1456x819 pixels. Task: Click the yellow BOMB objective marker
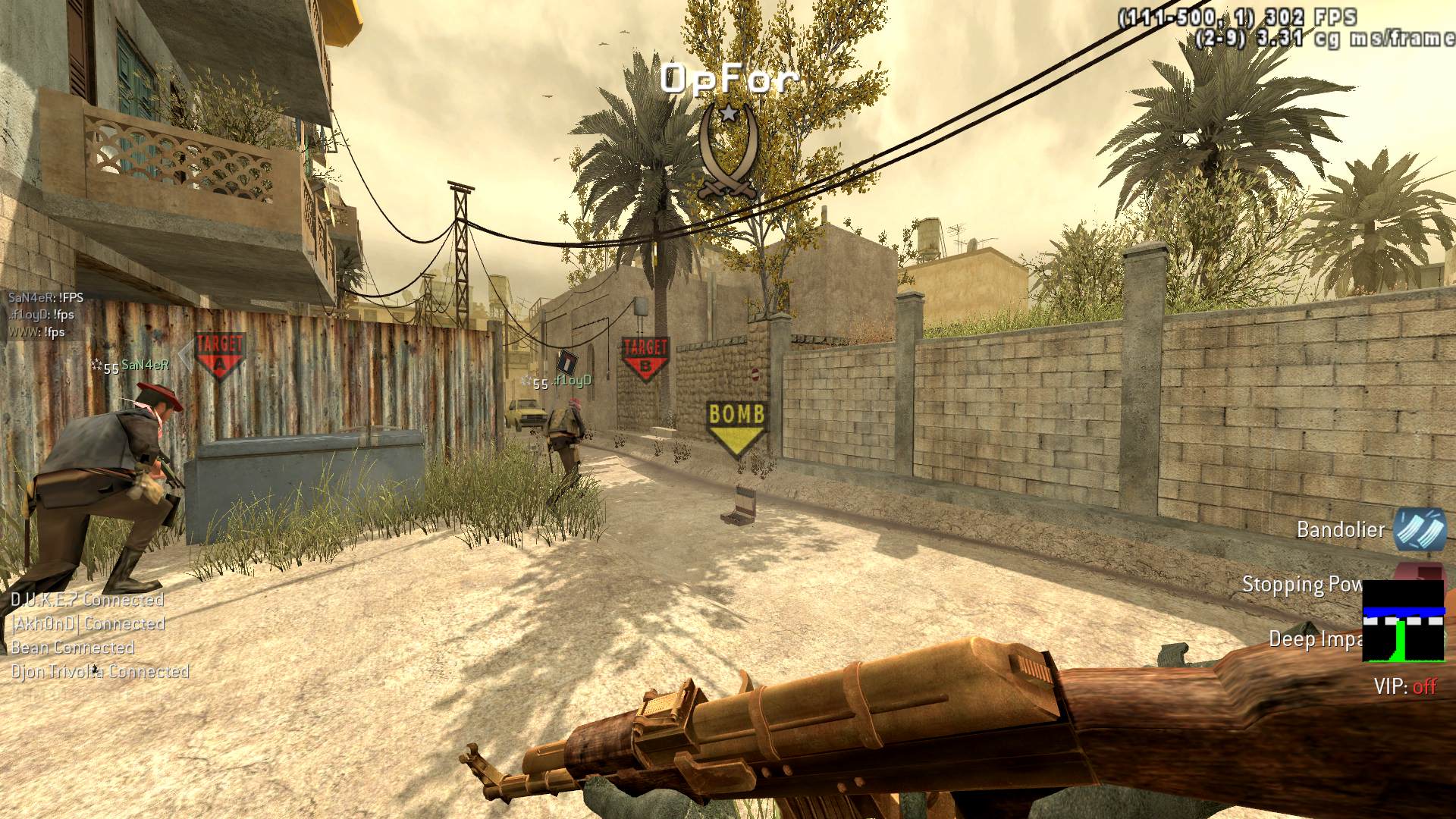[736, 428]
